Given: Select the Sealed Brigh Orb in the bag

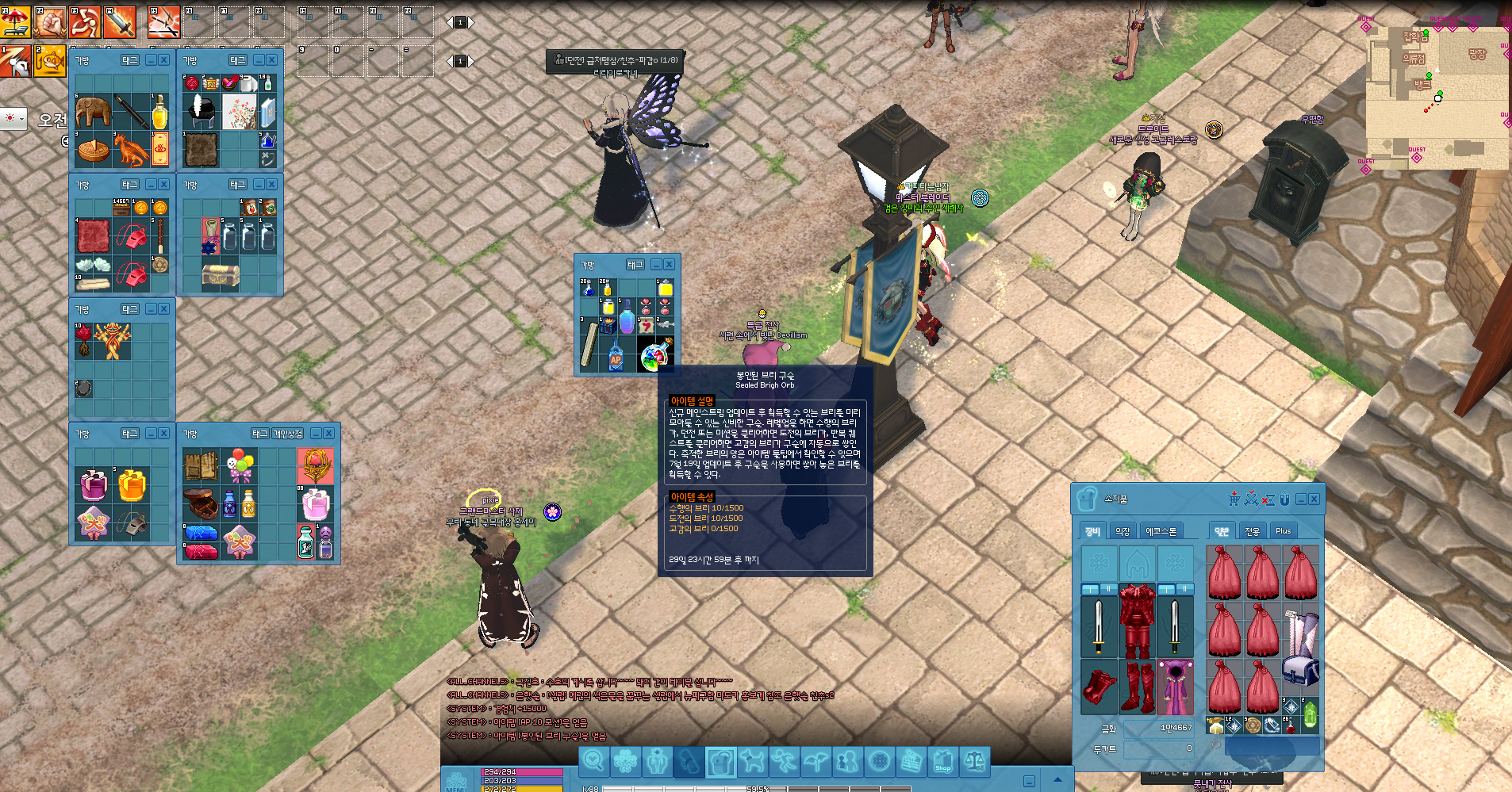Looking at the screenshot, I should click(x=654, y=357).
